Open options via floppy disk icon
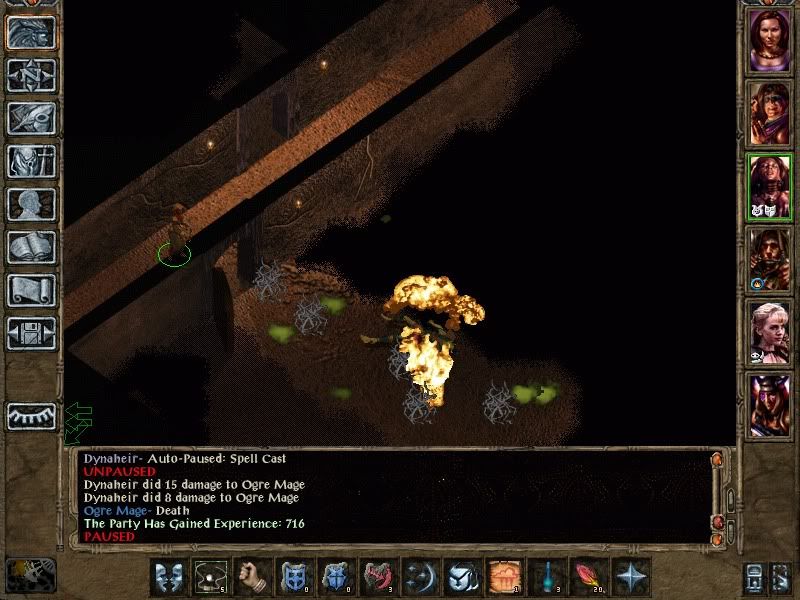The height and width of the screenshot is (600, 800). pyautogui.click(x=31, y=333)
